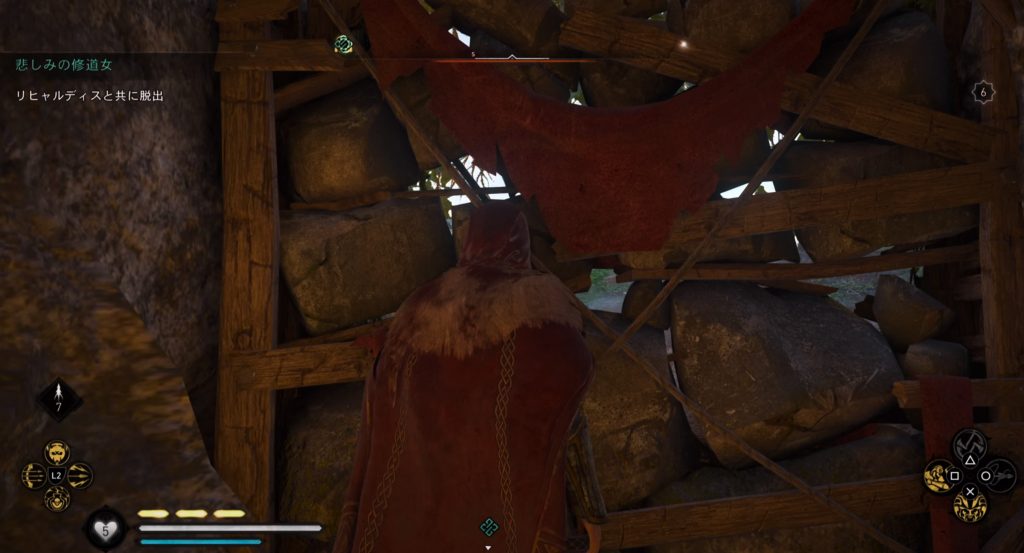Screen dimensions: 1024x553
Task: Activate the top melee ability on triangle slot
Action: pos(968,445)
